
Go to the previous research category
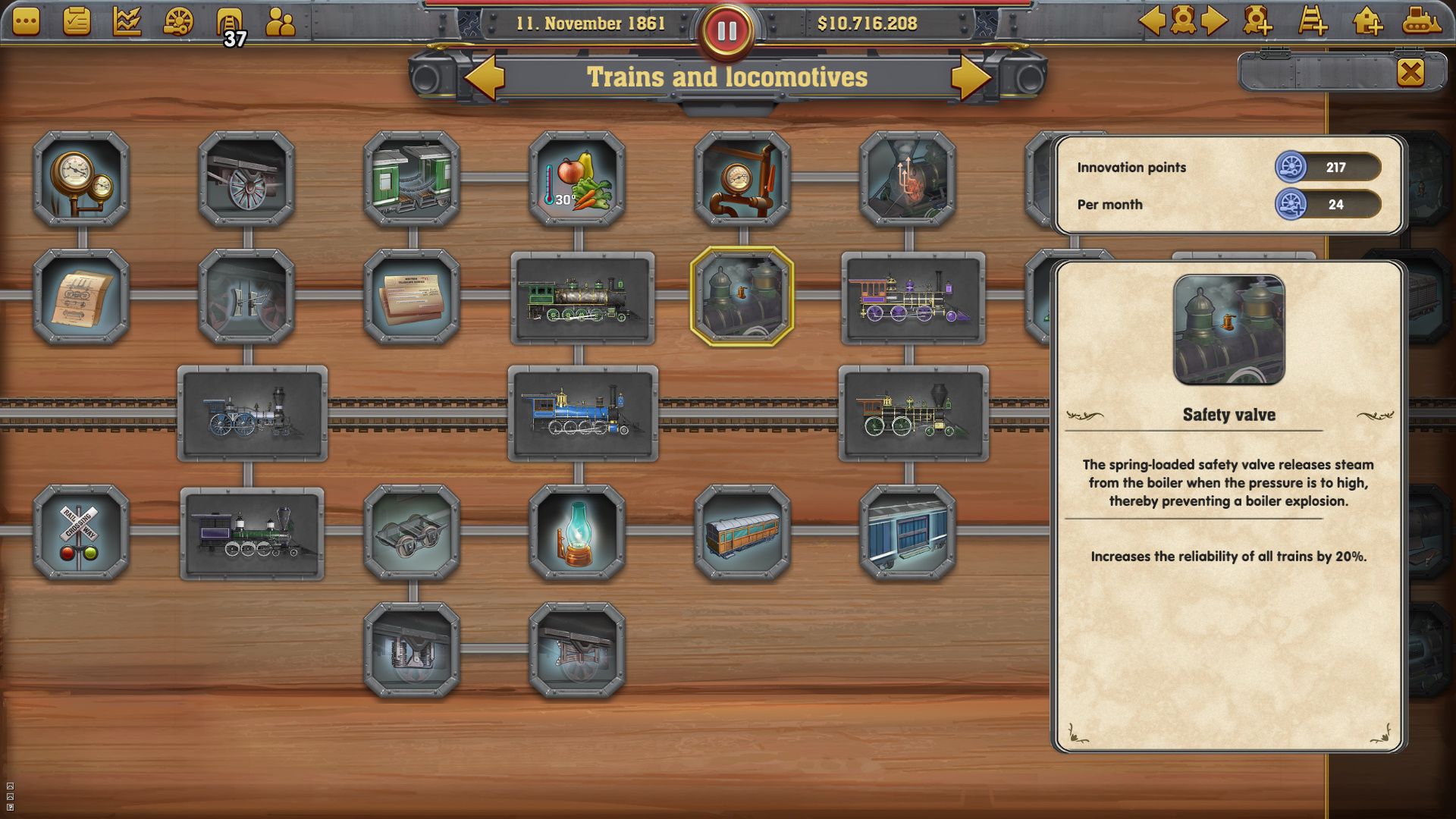pos(485,77)
